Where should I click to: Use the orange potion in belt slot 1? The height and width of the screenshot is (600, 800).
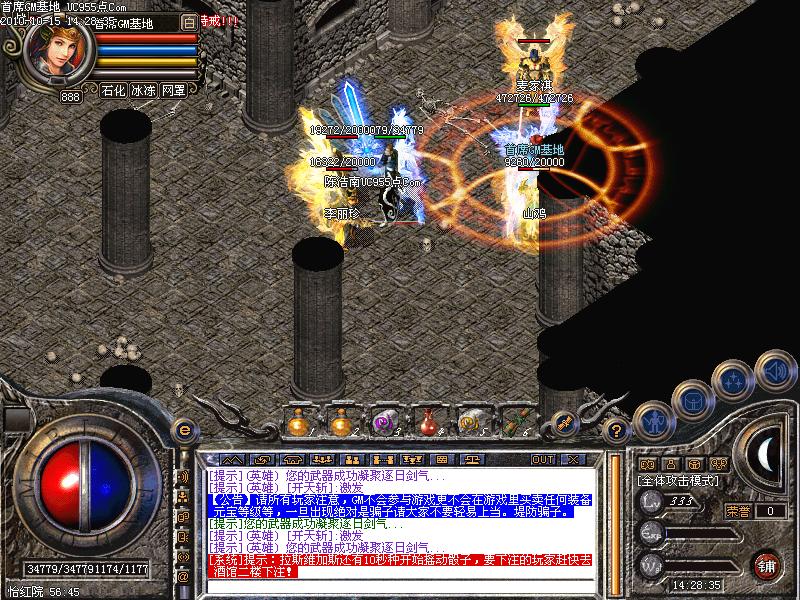(x=297, y=422)
